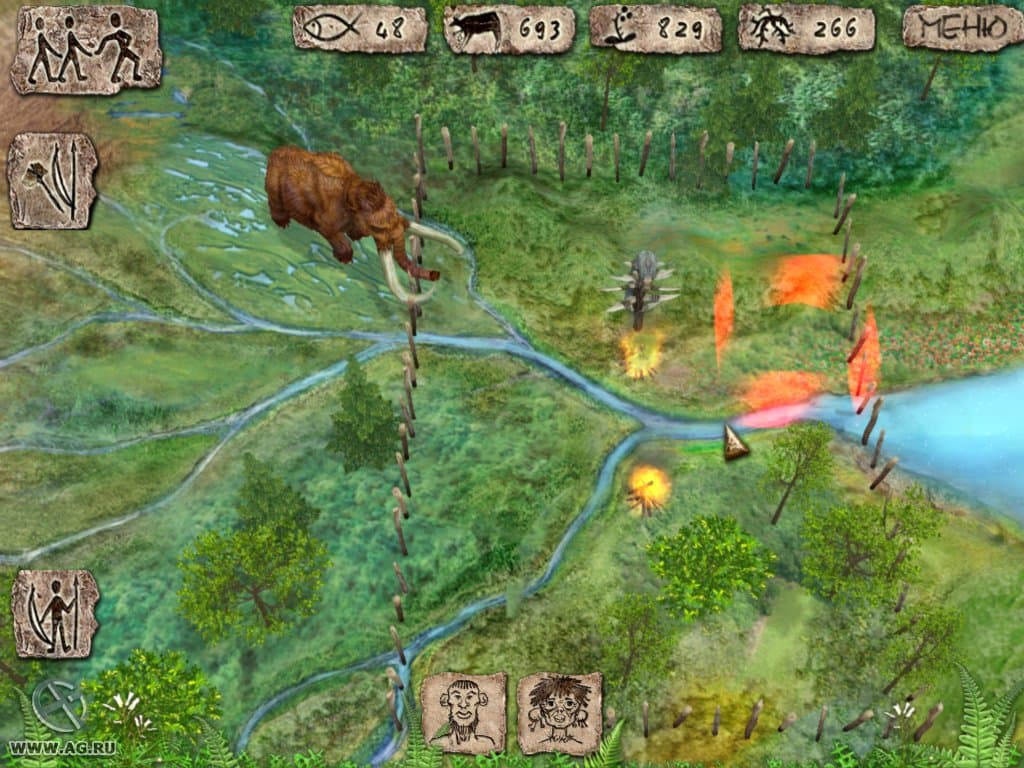Open the МЕНЮ stone button
1024x768 pixels.
coord(955,28)
